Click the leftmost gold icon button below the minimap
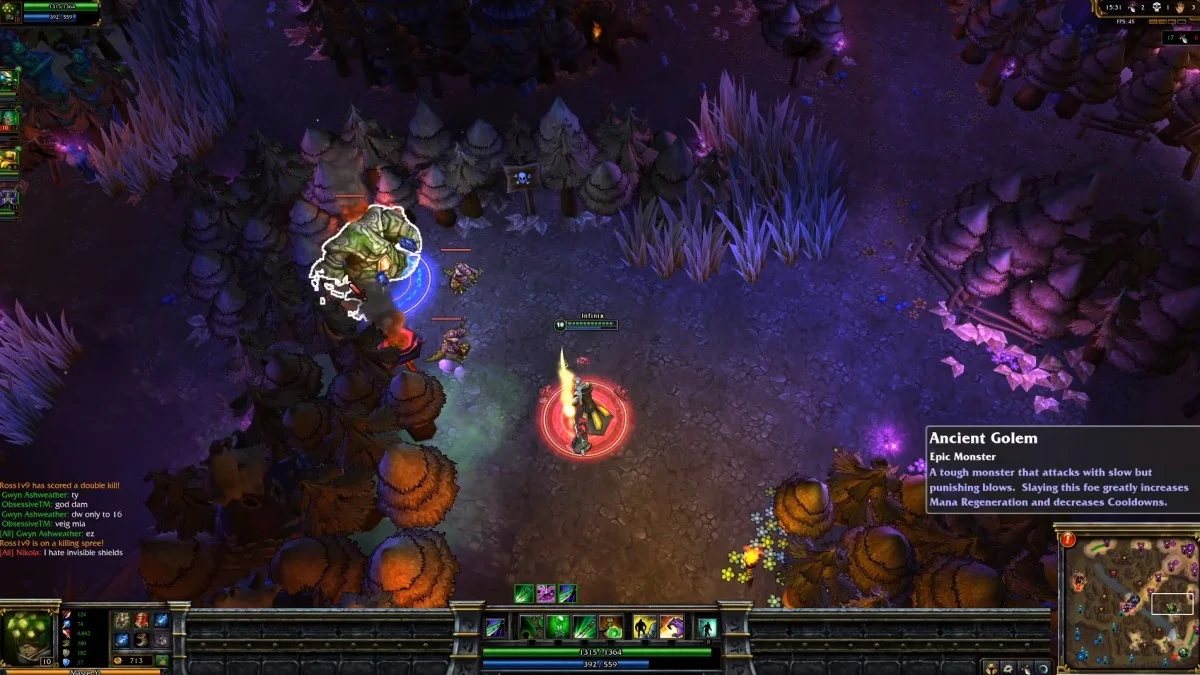The height and width of the screenshot is (675, 1200). click(x=989, y=667)
